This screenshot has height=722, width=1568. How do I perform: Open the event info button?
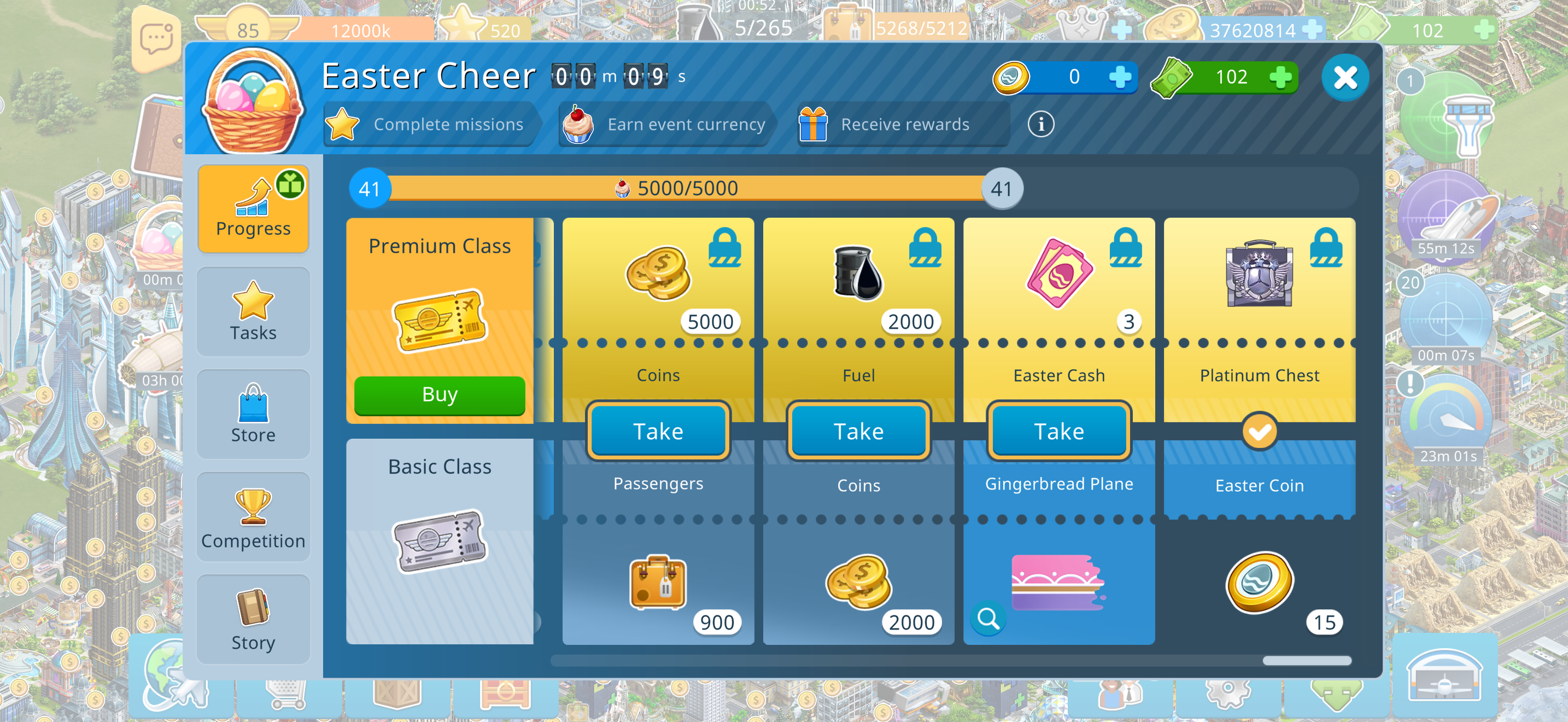coord(1040,125)
